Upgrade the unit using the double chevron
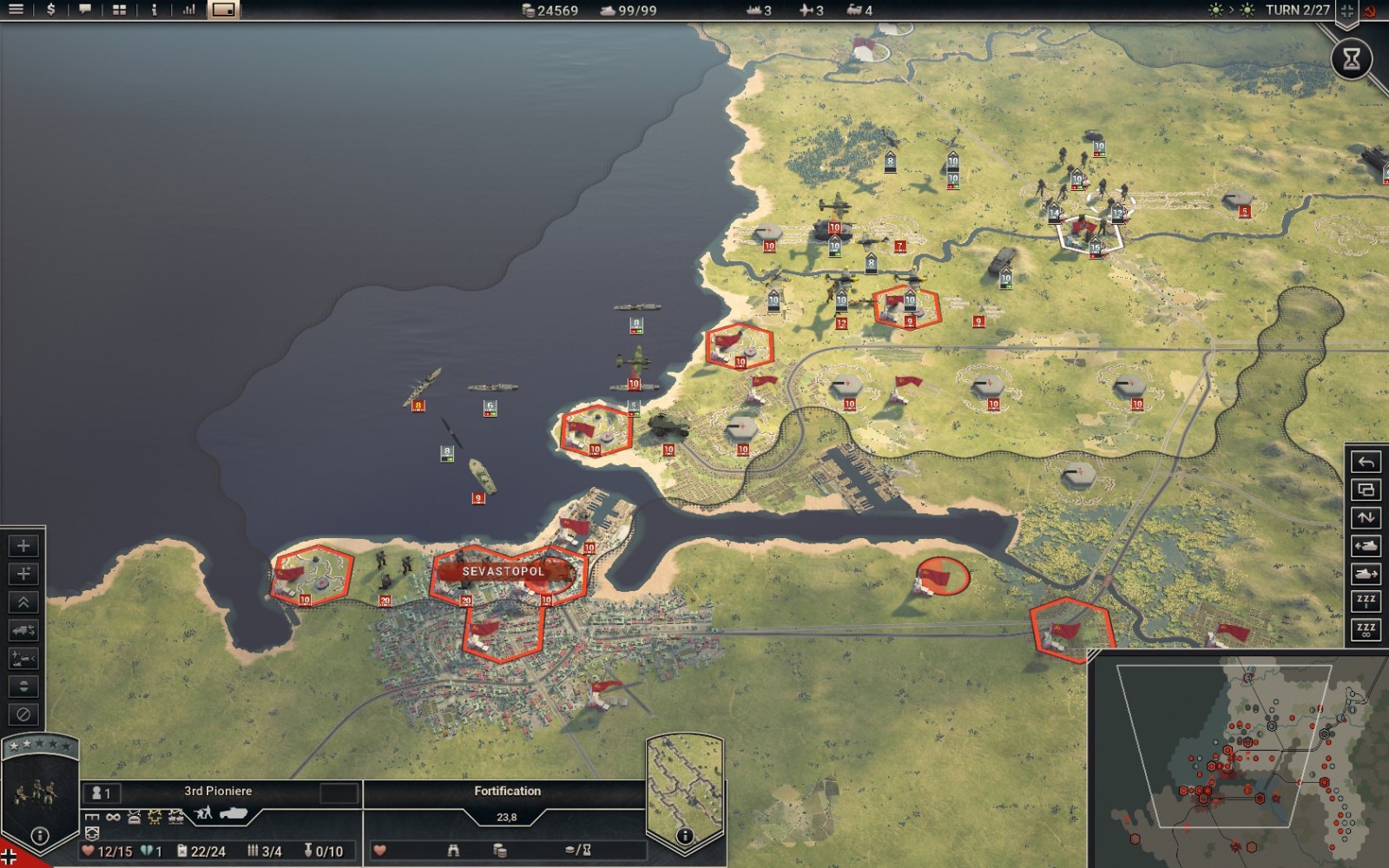The width and height of the screenshot is (1389, 868). point(23,602)
